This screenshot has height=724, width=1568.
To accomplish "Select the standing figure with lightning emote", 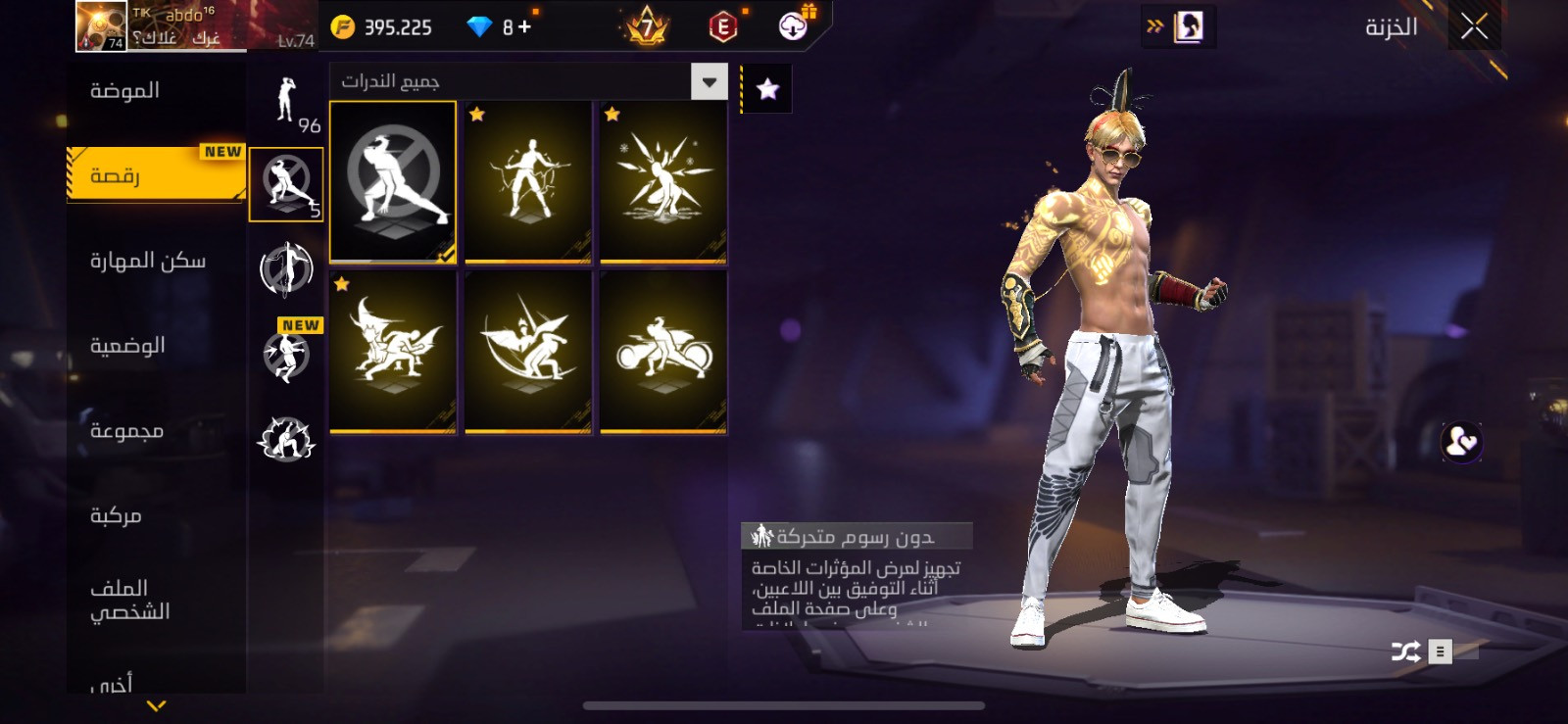I will pos(528,182).
